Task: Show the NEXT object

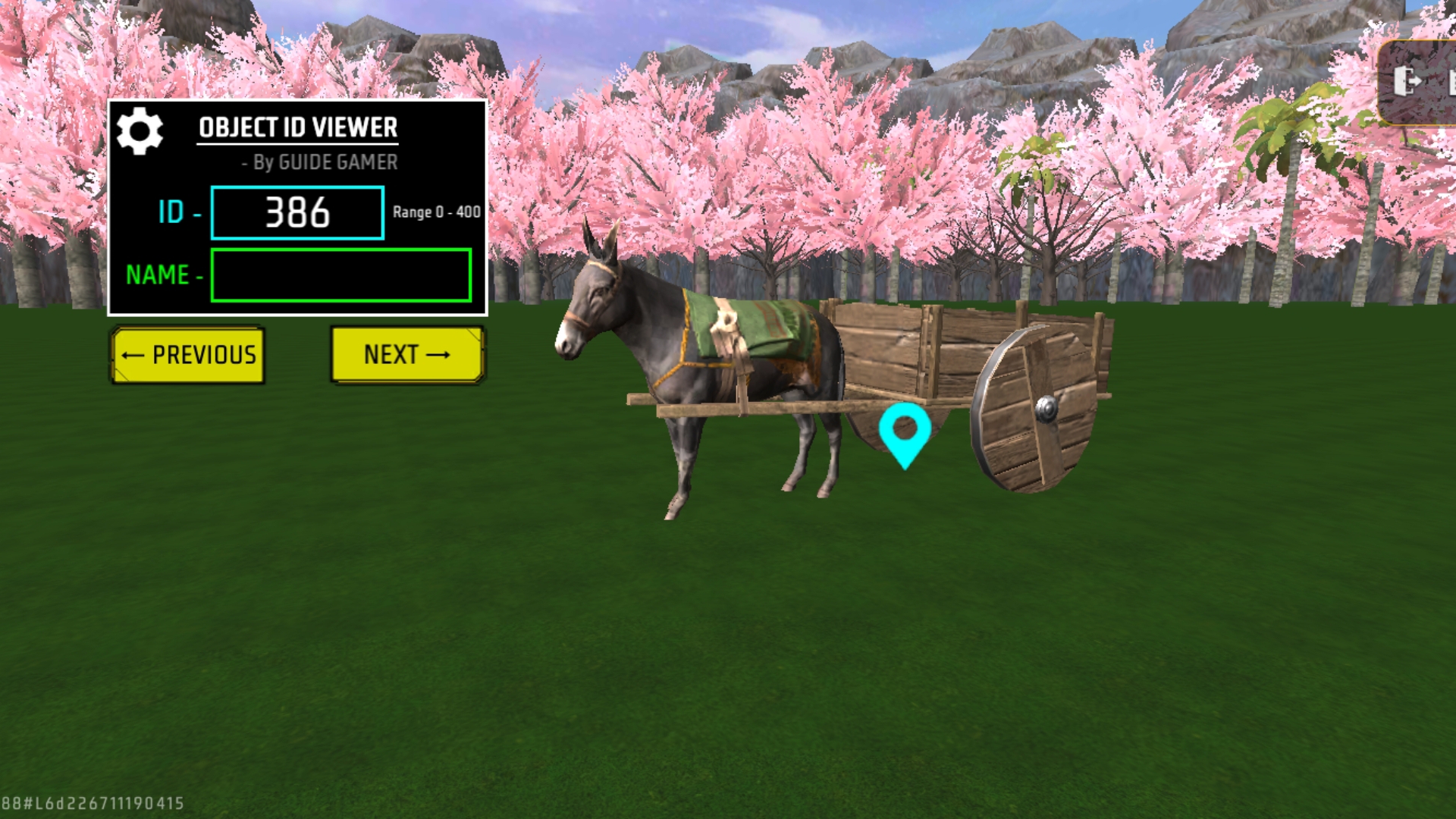Action: click(x=407, y=355)
